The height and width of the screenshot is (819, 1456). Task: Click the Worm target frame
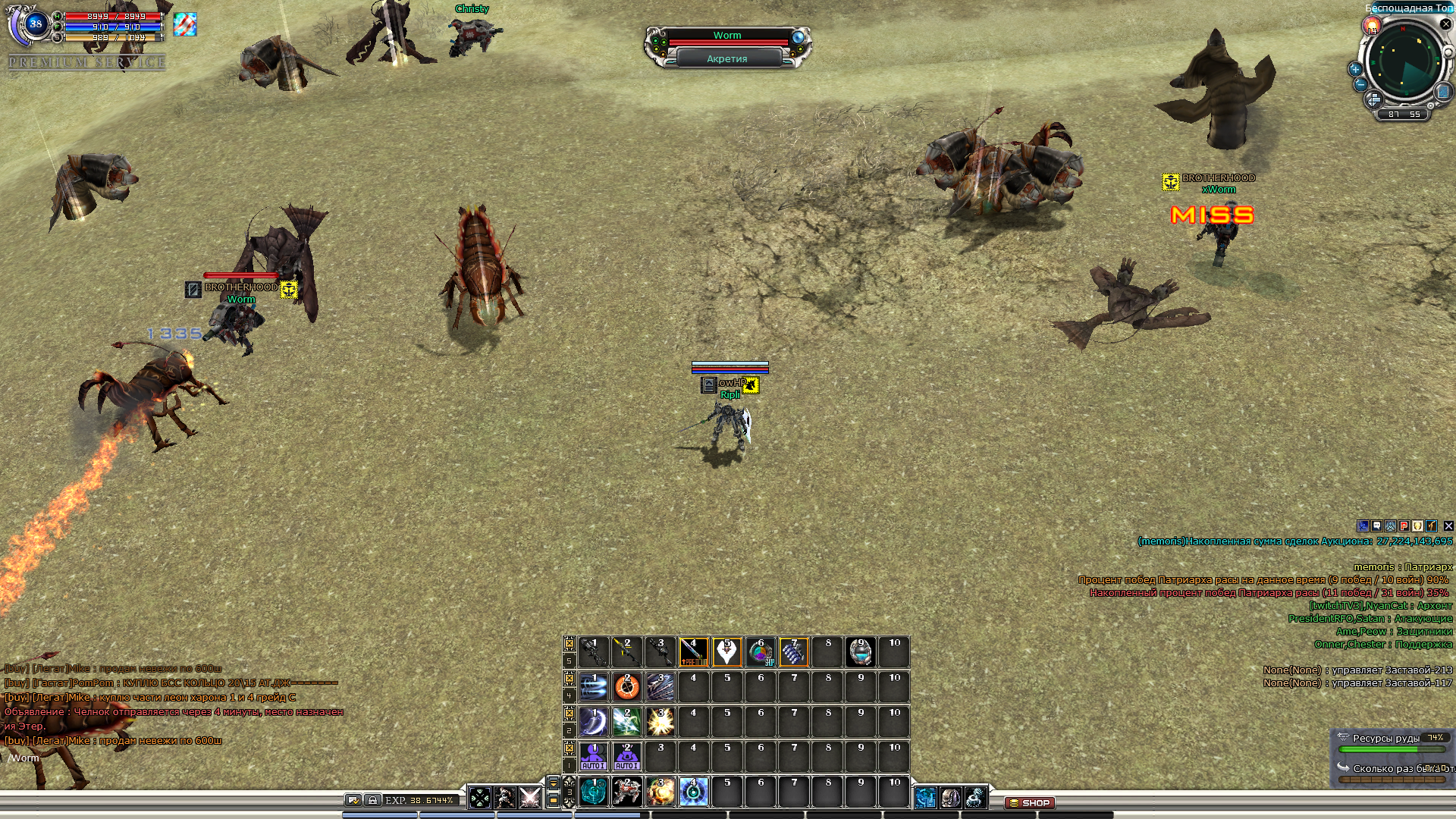727,36
